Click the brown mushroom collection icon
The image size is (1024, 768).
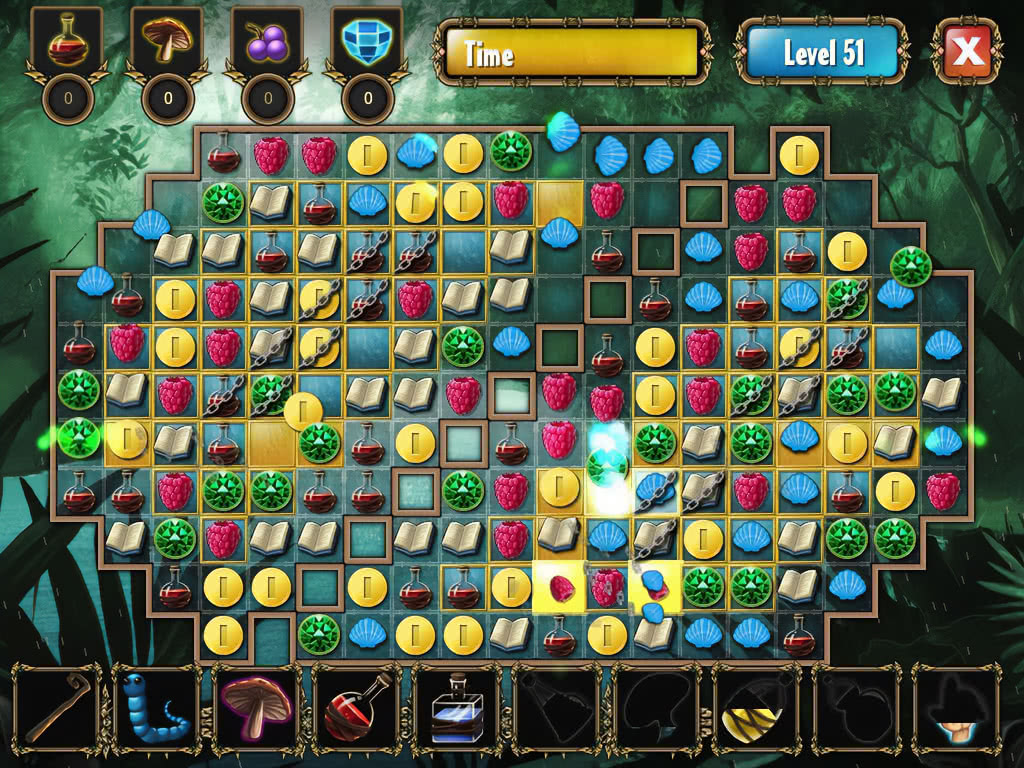pyautogui.click(x=166, y=42)
